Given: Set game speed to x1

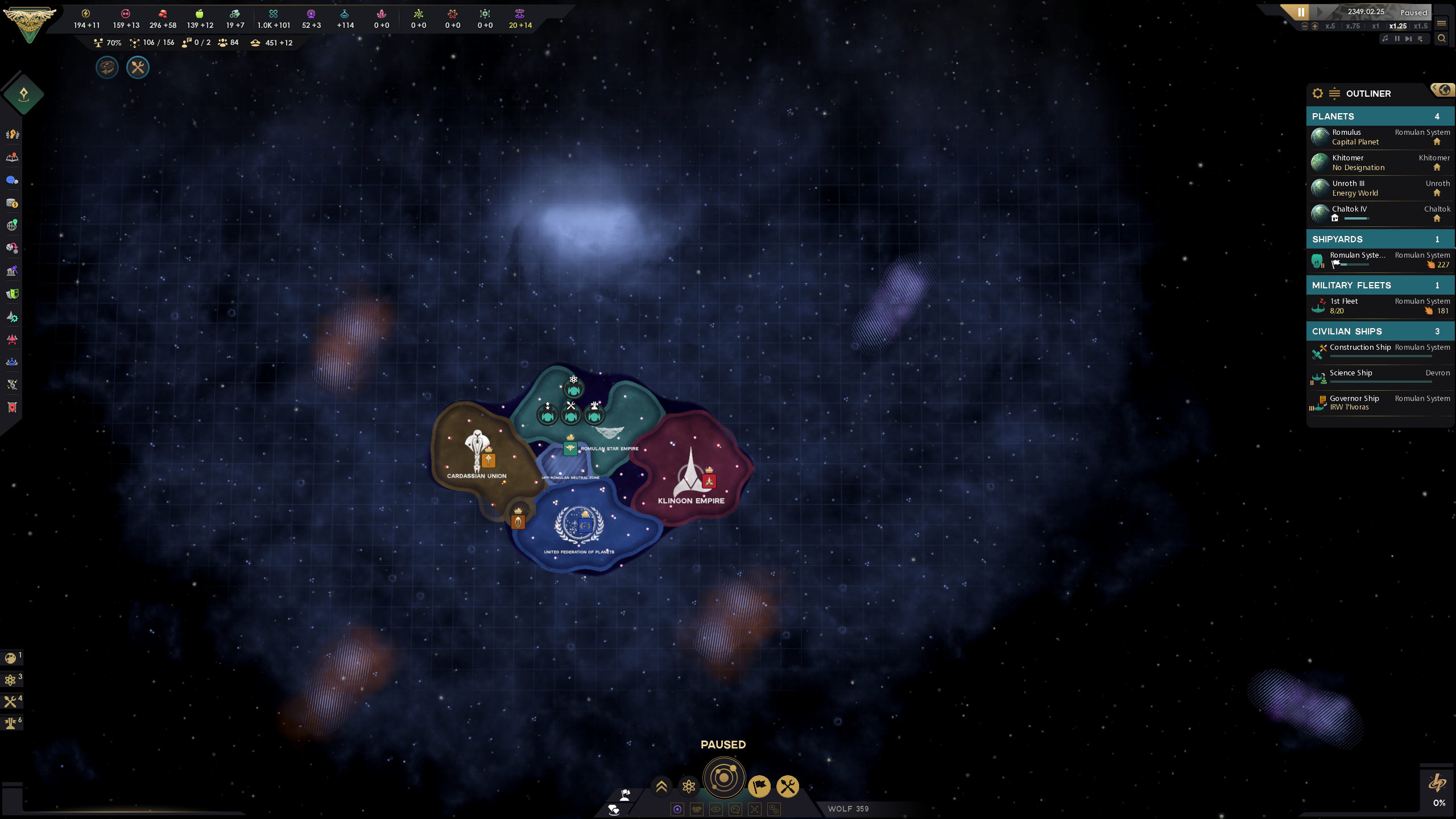Looking at the screenshot, I should [1376, 26].
